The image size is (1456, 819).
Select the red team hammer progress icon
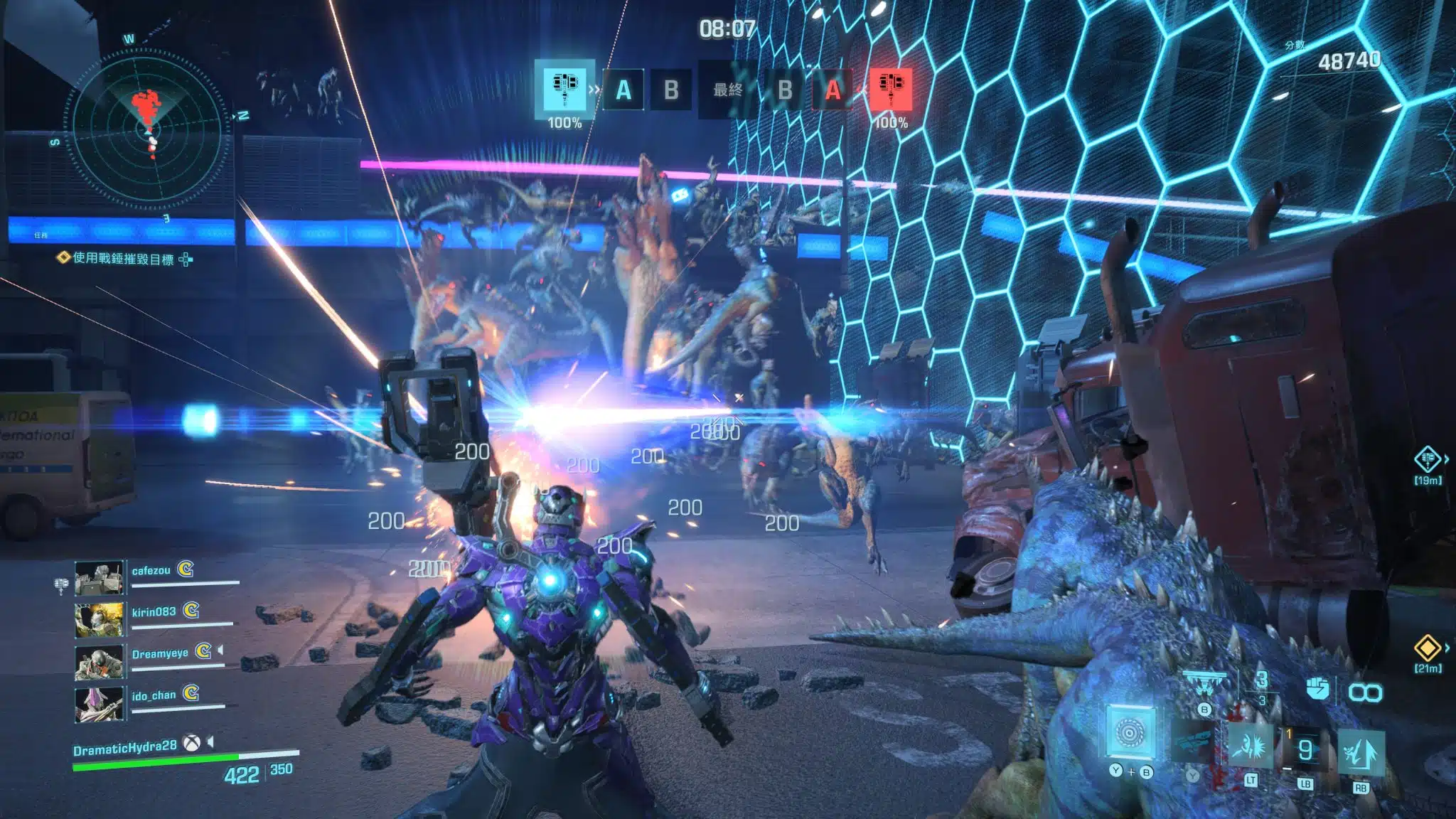[891, 89]
